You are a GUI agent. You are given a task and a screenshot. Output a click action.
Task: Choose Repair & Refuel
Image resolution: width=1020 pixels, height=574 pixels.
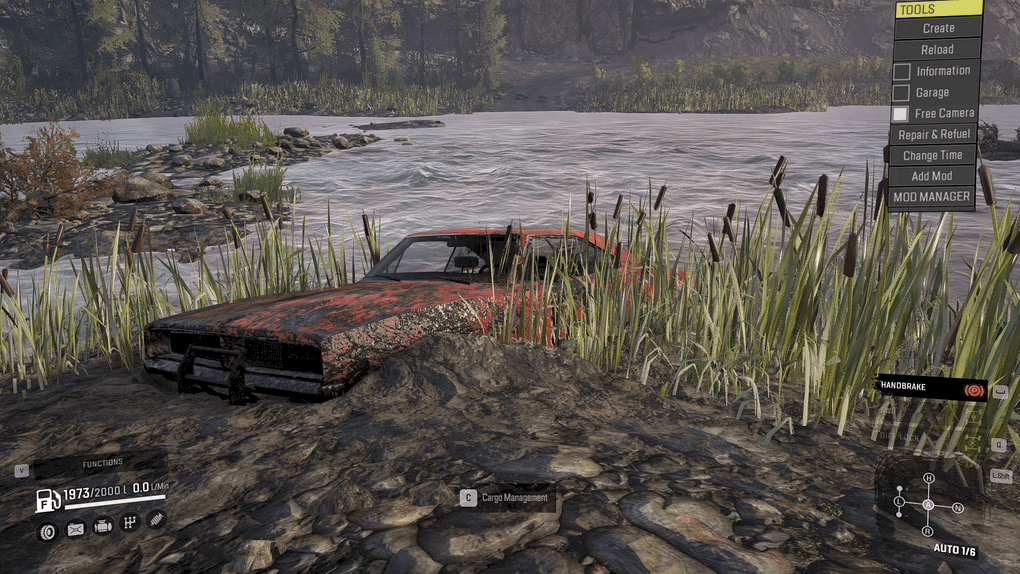pos(934,134)
